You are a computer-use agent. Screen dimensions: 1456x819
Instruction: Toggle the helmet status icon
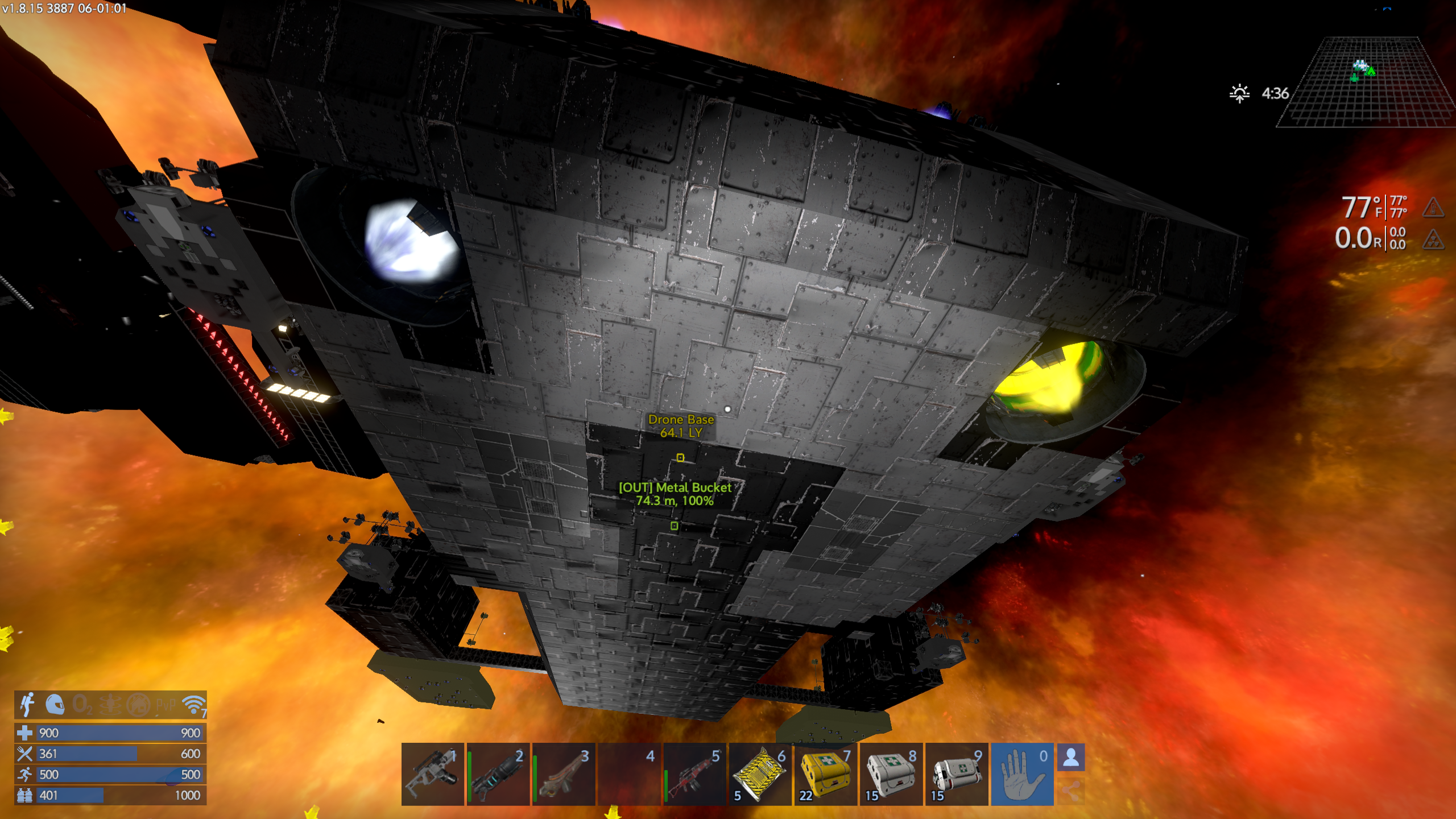pyautogui.click(x=55, y=705)
